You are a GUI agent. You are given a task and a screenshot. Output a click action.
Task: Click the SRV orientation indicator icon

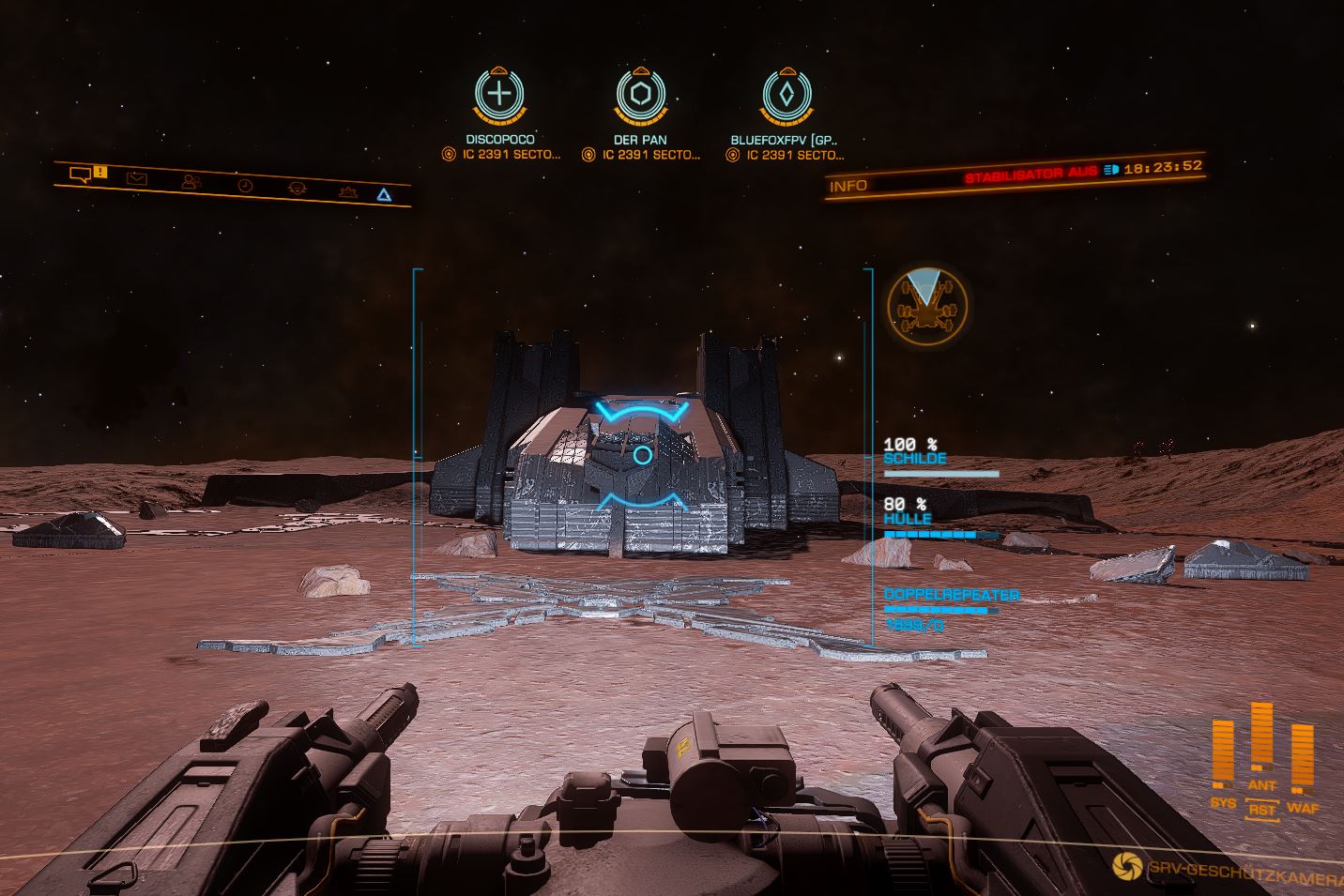pos(927,304)
